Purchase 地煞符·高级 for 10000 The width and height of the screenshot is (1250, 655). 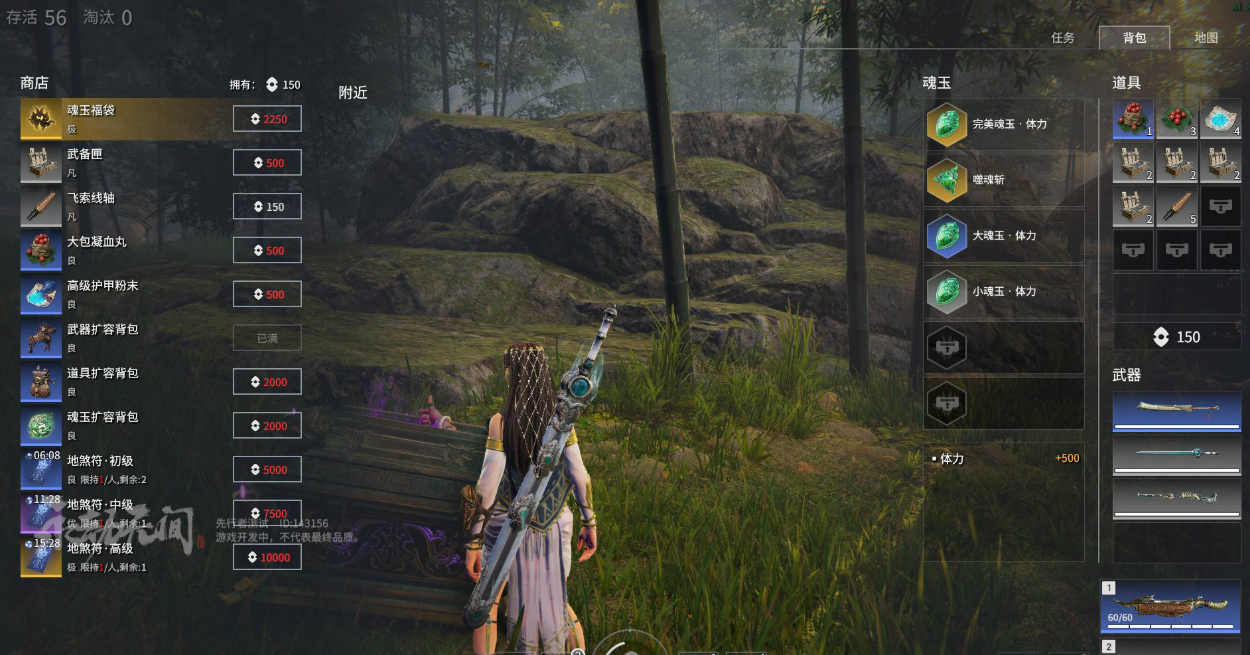[x=267, y=557]
